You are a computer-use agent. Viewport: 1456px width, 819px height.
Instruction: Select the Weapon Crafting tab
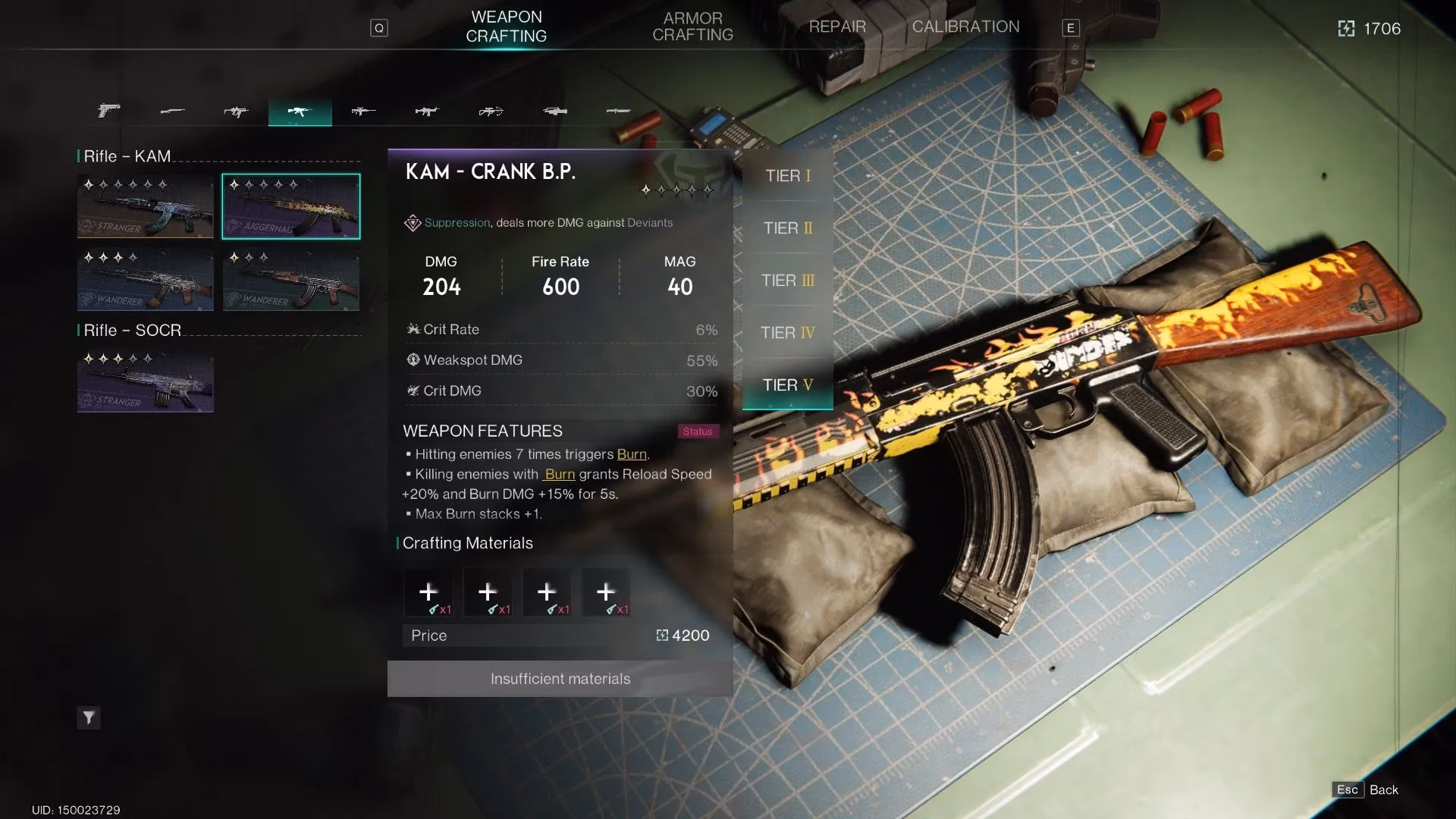(506, 27)
